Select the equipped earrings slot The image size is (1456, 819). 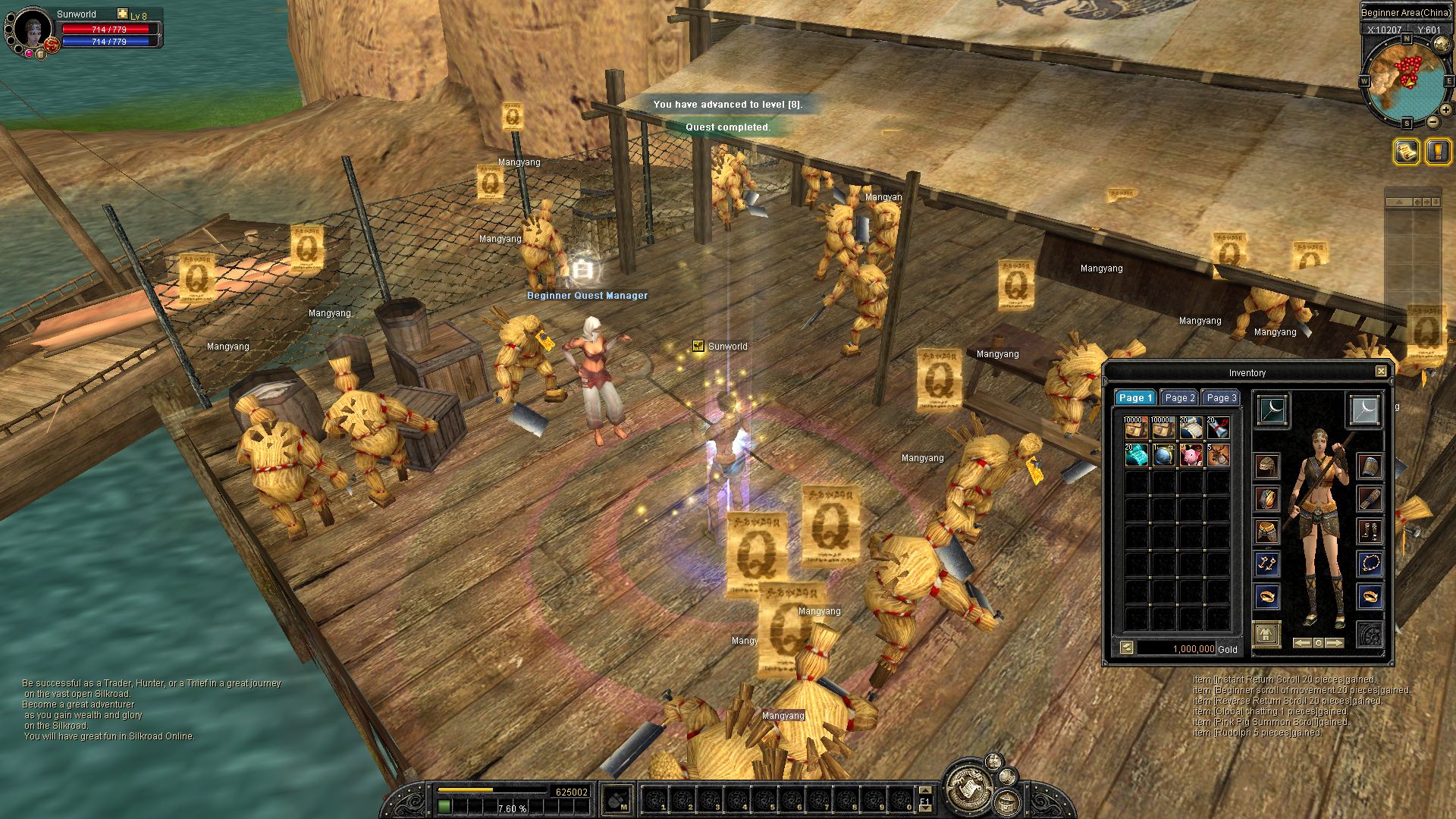coord(1266,563)
